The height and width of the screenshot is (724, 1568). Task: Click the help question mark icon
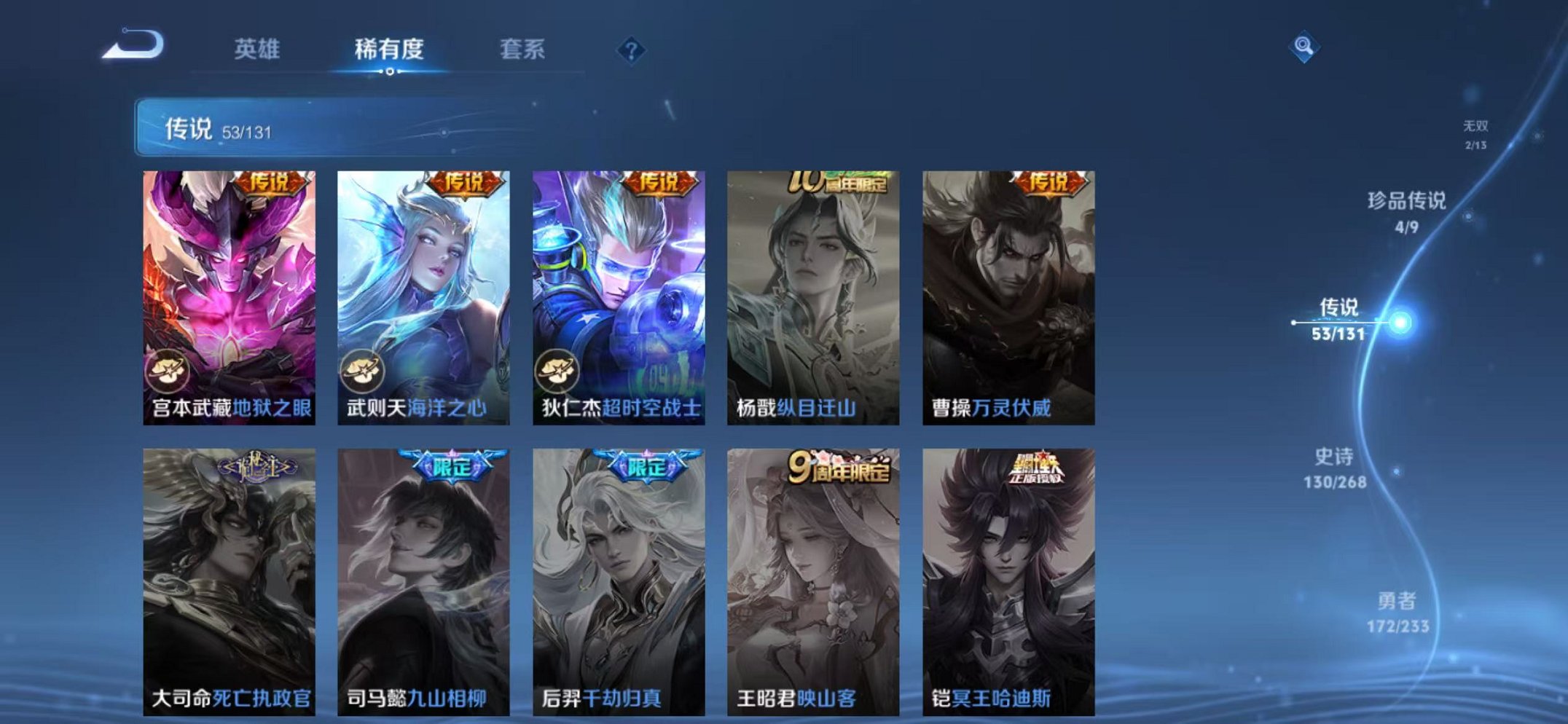click(x=632, y=50)
